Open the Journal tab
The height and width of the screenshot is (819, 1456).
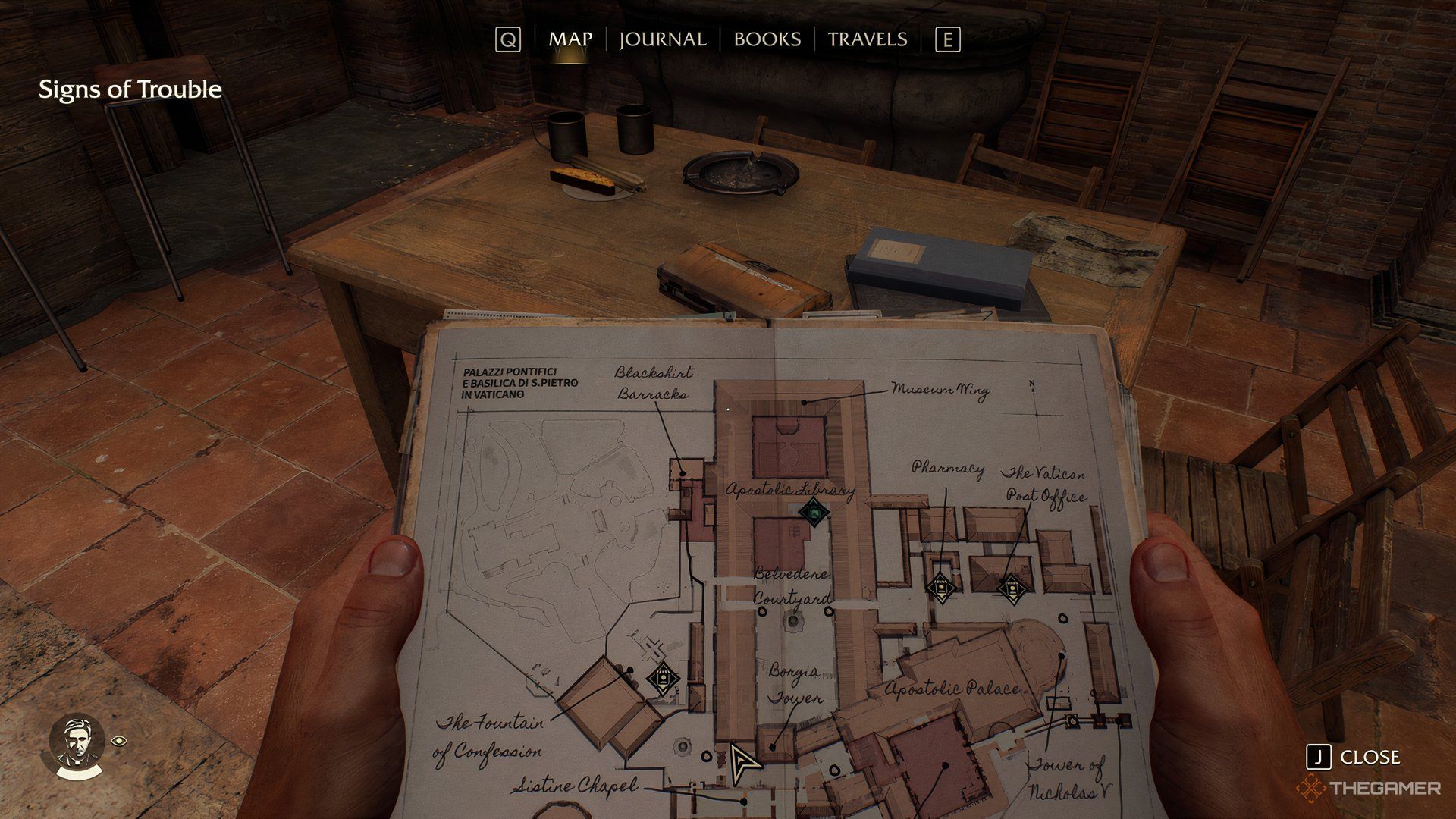pyautogui.click(x=662, y=39)
